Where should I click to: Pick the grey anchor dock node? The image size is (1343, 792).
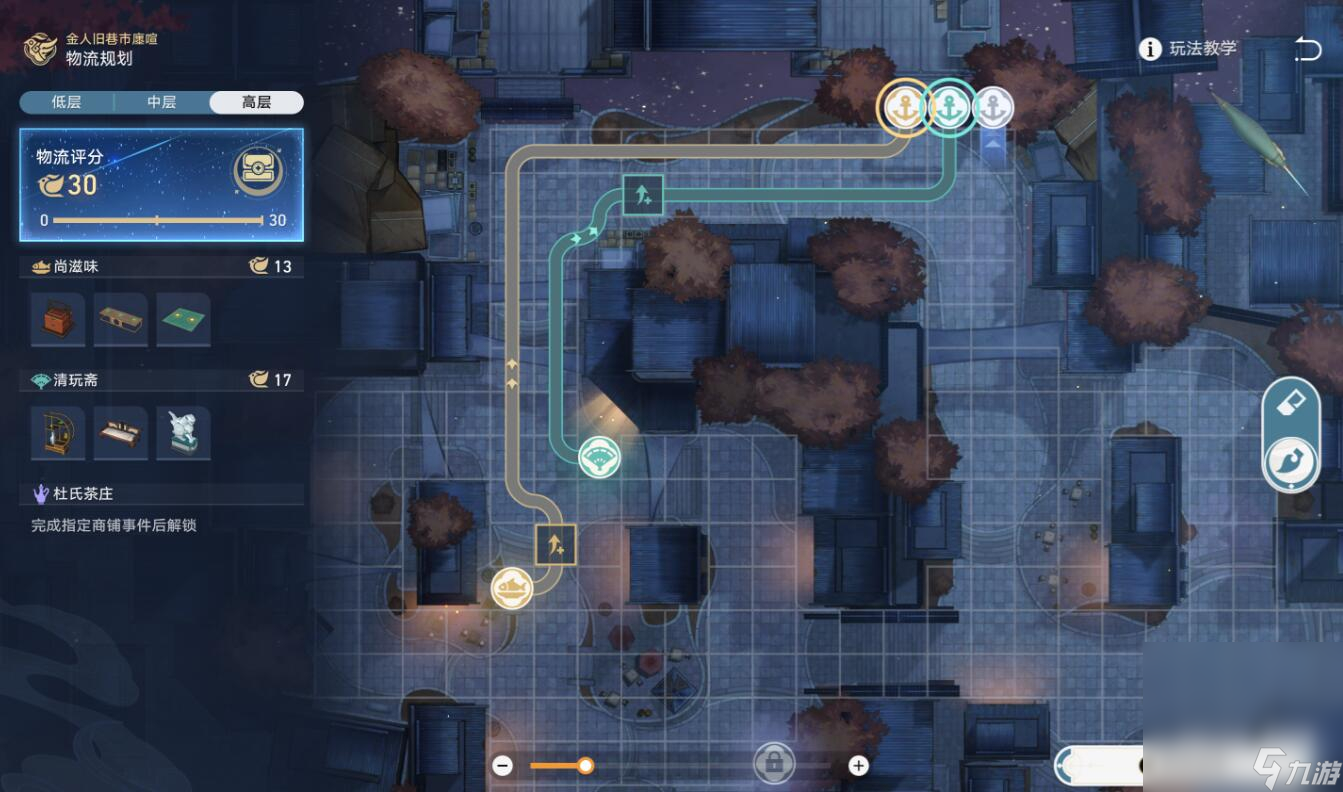[993, 107]
